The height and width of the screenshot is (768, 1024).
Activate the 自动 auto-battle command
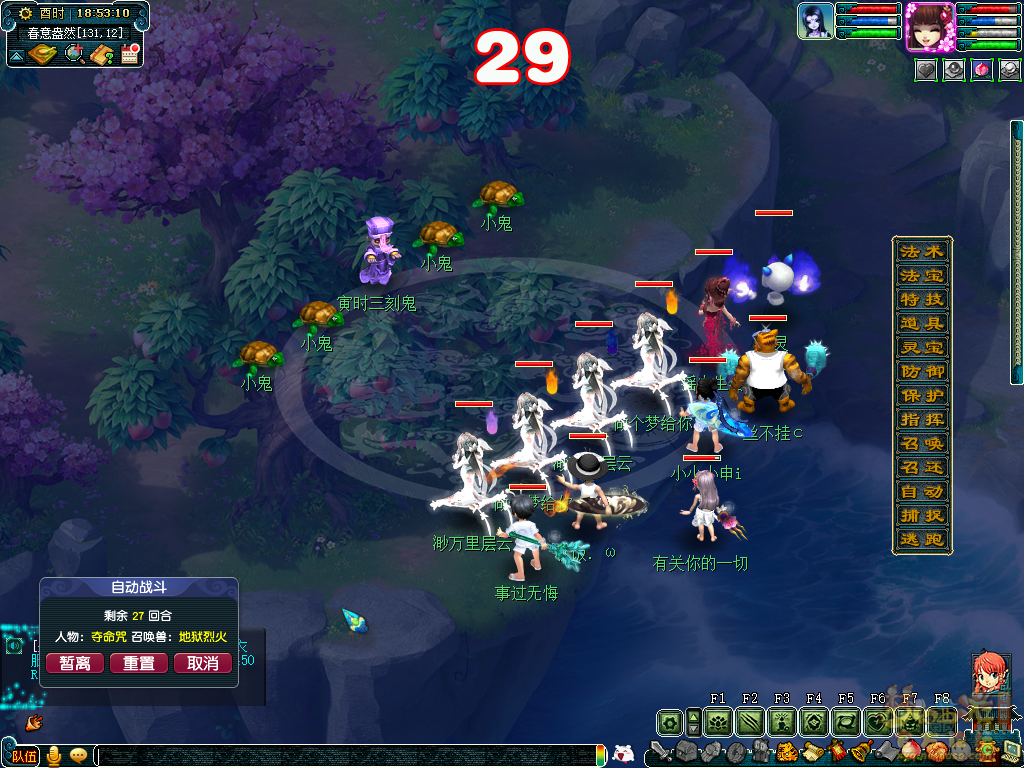[x=921, y=491]
